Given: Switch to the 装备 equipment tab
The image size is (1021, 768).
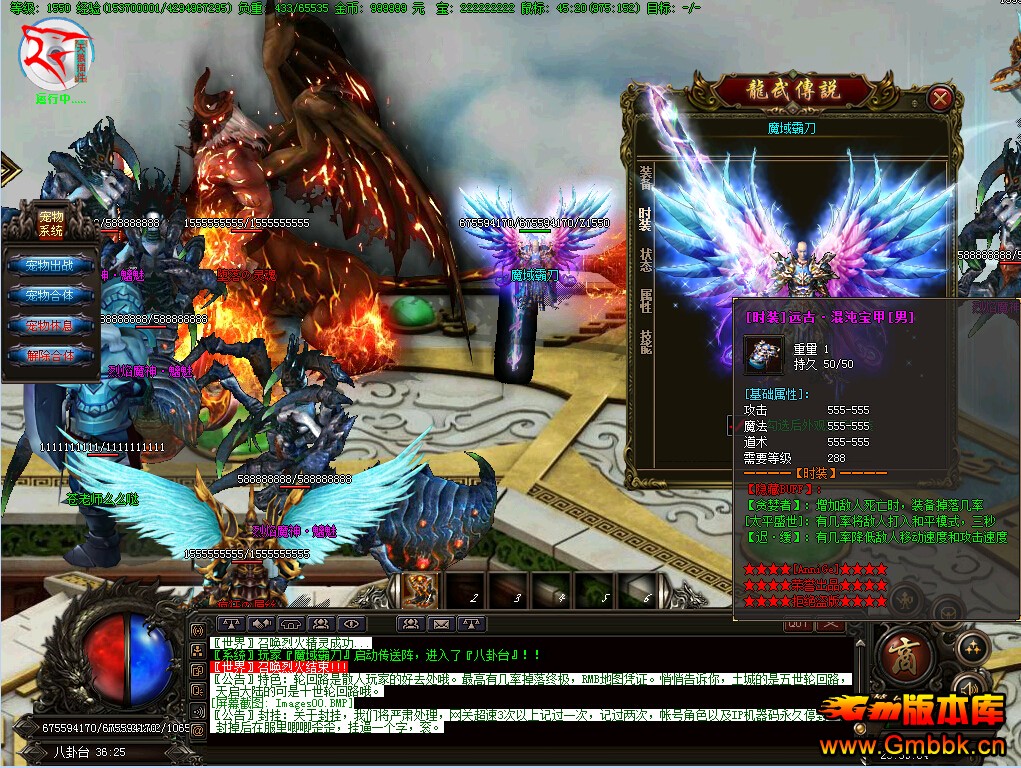Looking at the screenshot, I should click(645, 178).
